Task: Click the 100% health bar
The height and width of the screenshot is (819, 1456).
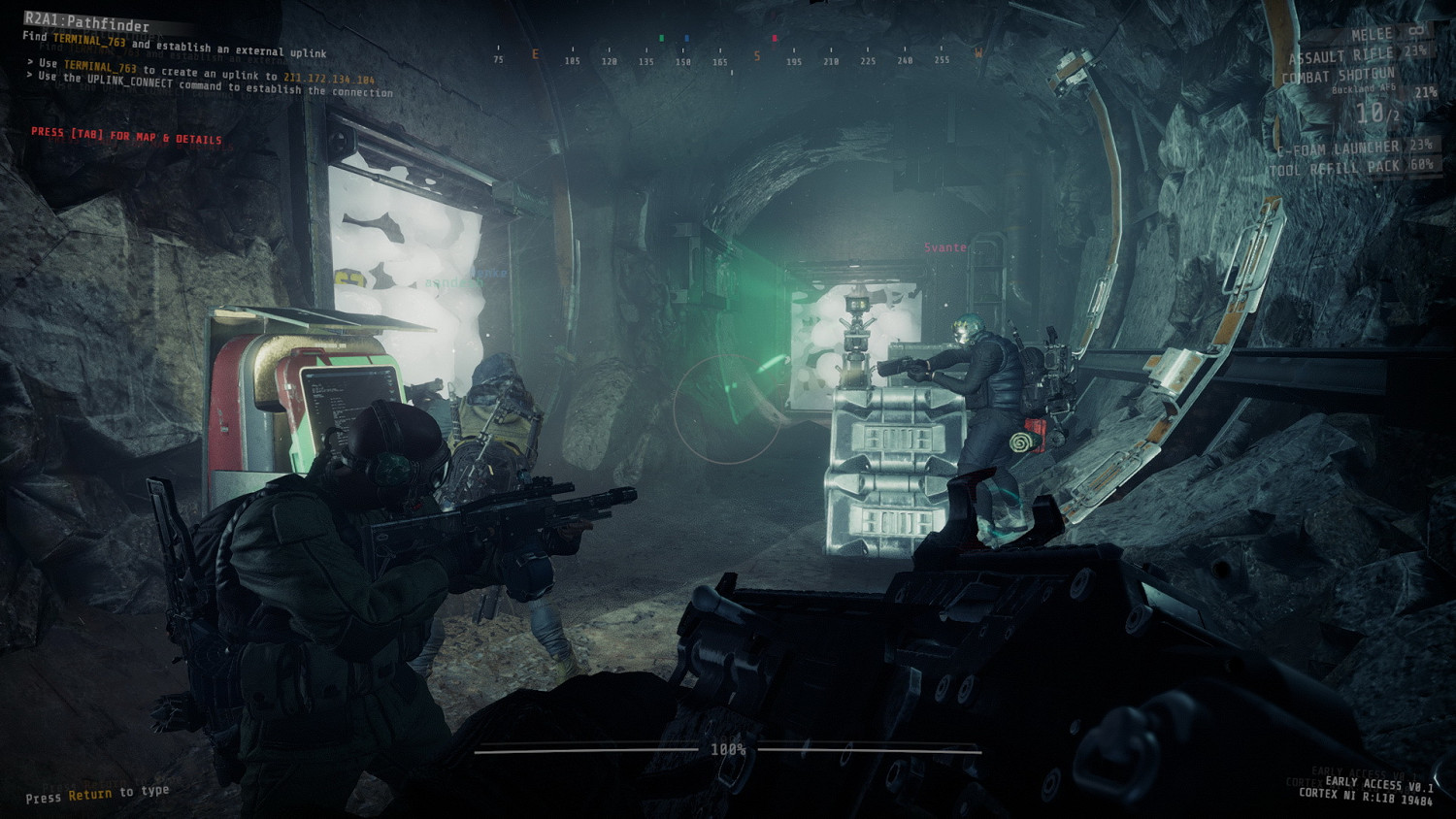Action: click(729, 747)
